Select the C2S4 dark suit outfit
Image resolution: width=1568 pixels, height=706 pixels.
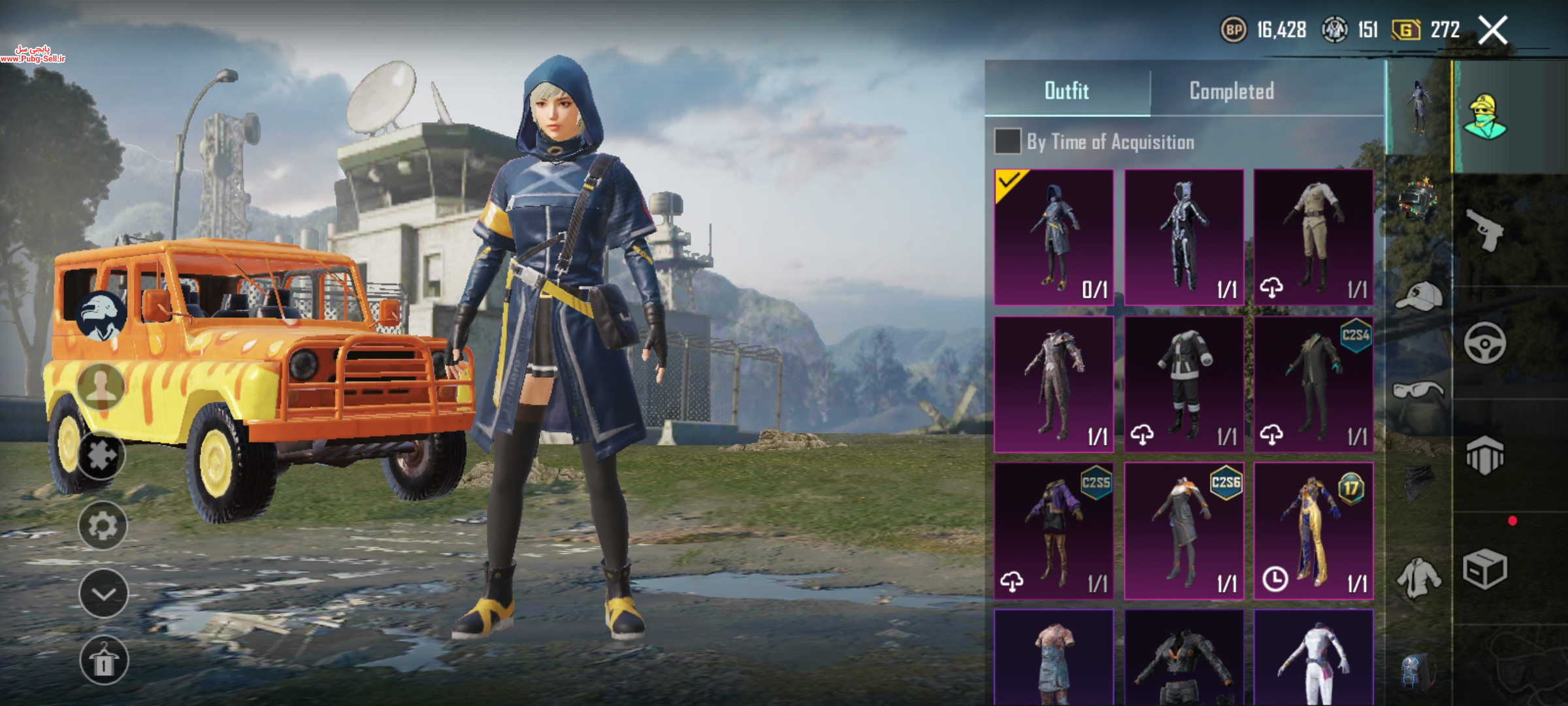[x=1313, y=384]
